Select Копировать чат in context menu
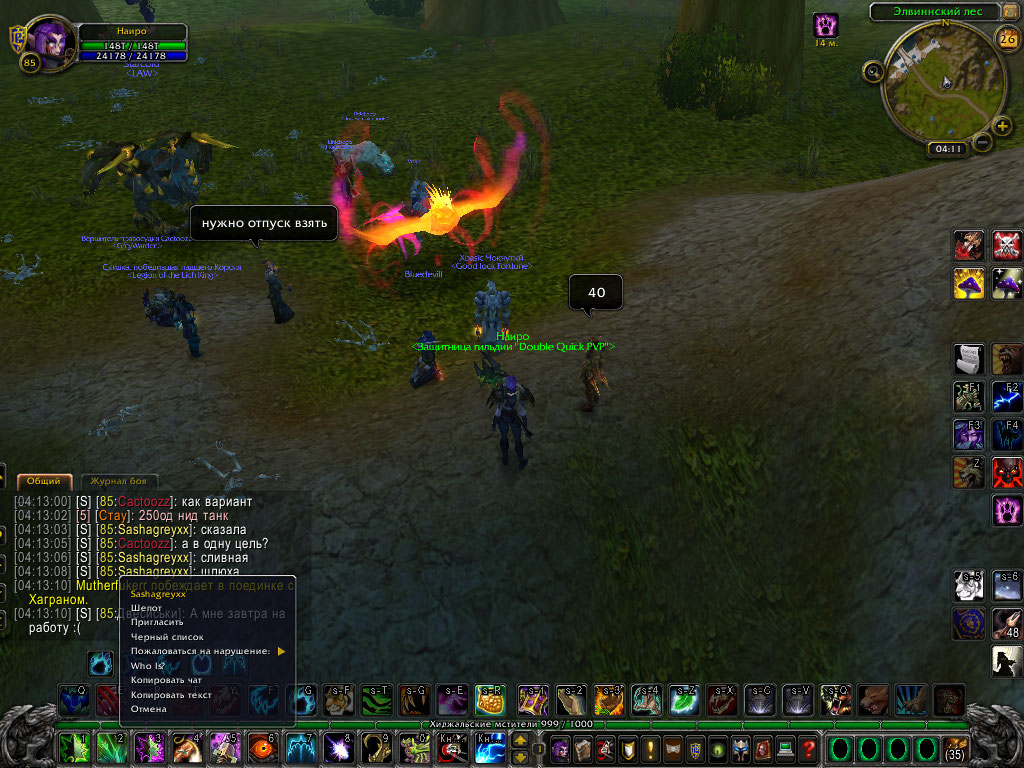The height and width of the screenshot is (768, 1024). coord(166,680)
